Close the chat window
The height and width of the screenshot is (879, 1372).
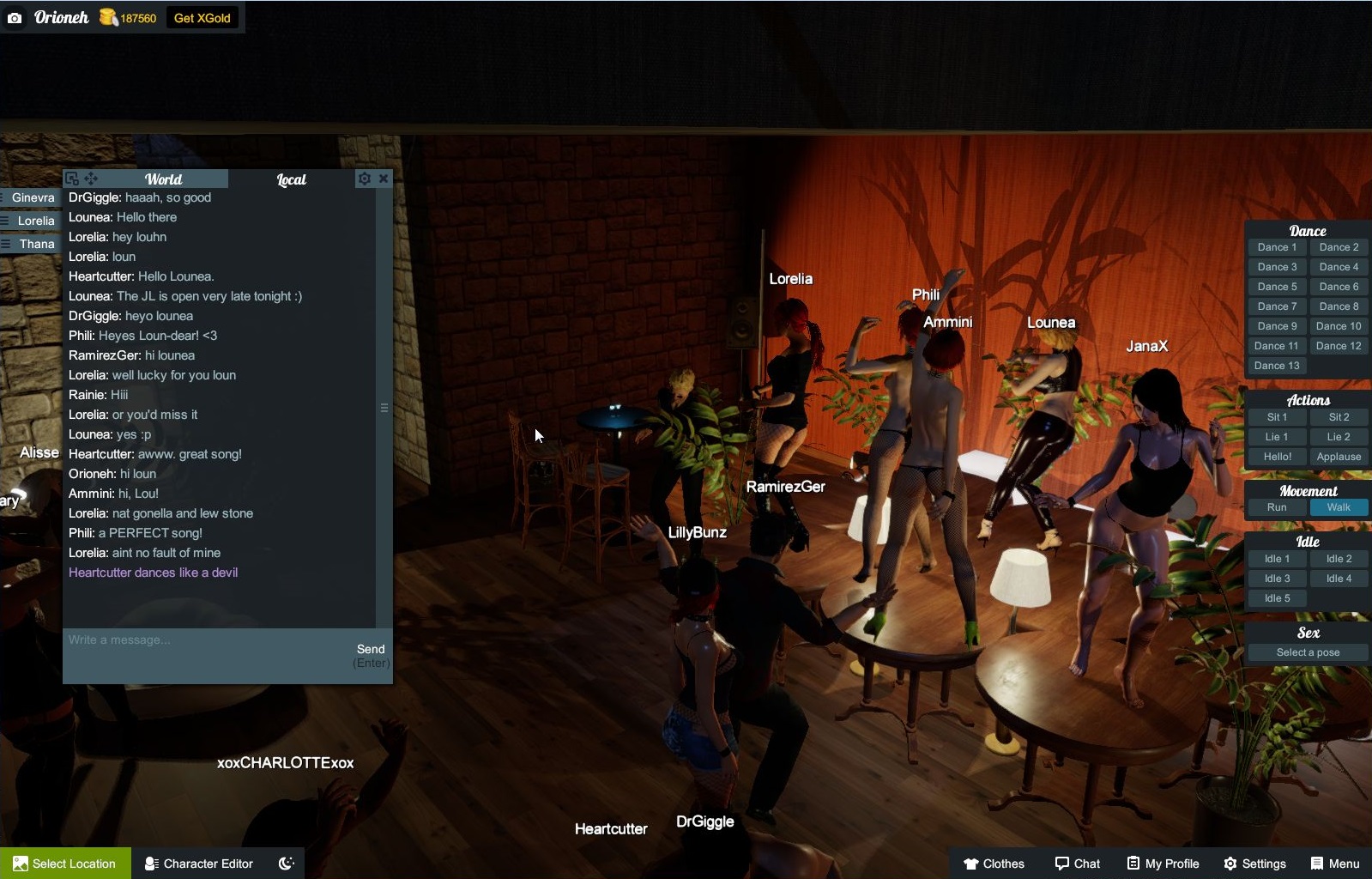(x=384, y=179)
